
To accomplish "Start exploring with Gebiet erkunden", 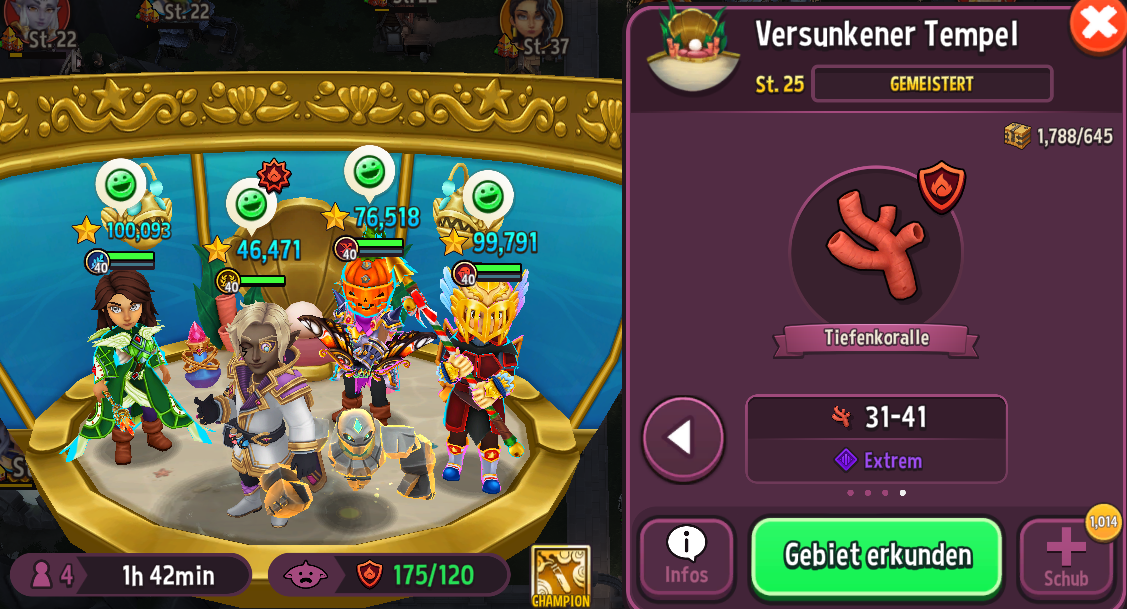I will coord(876,556).
